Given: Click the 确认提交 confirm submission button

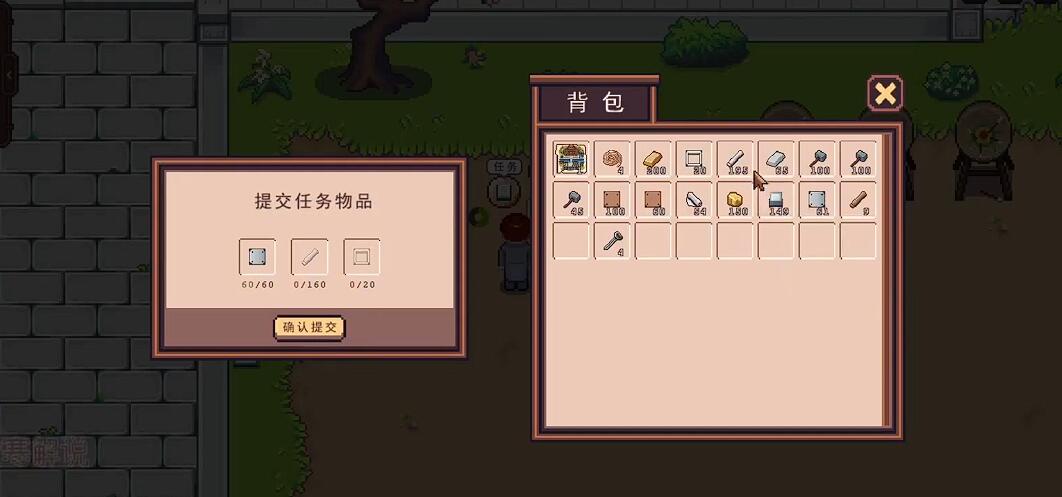Looking at the screenshot, I should [309, 327].
